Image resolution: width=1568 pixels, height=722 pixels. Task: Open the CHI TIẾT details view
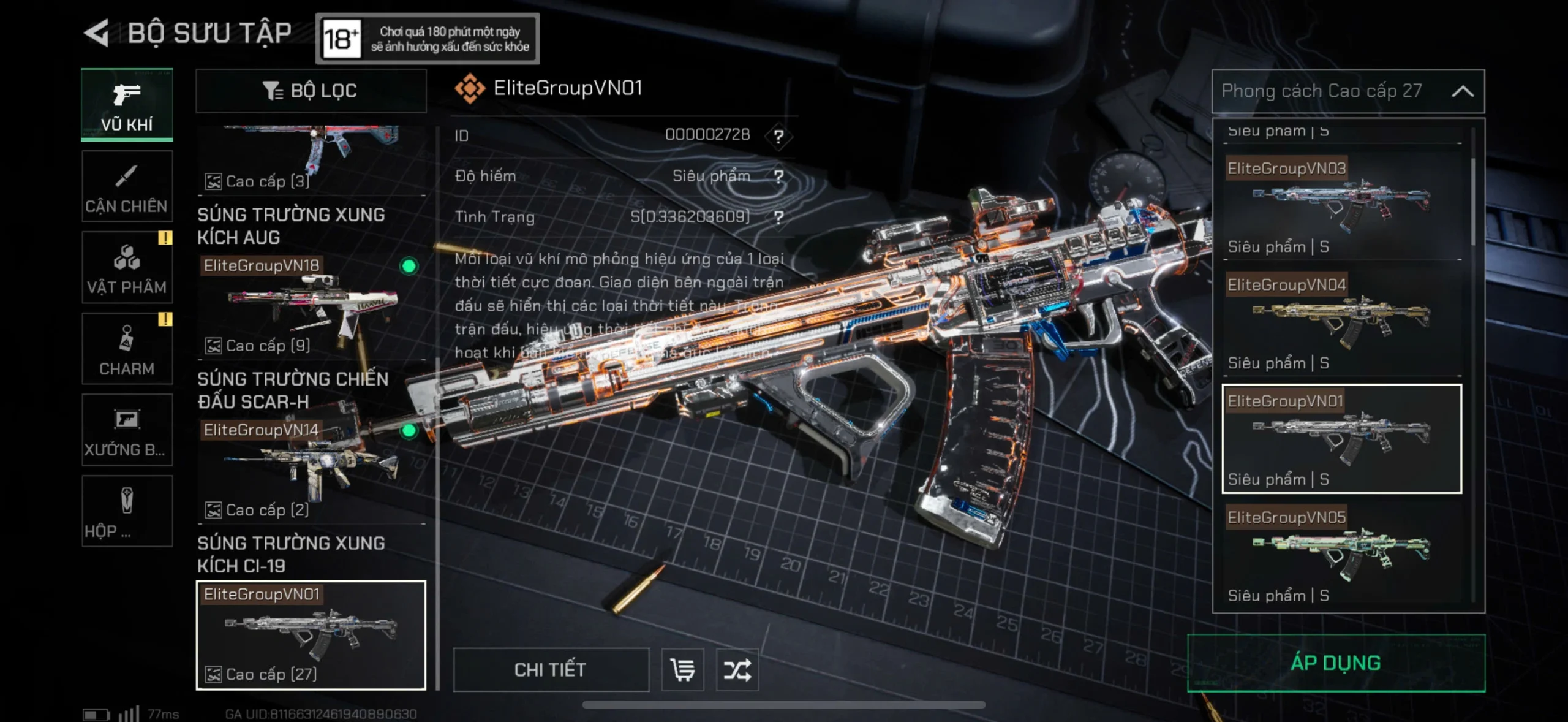click(550, 670)
